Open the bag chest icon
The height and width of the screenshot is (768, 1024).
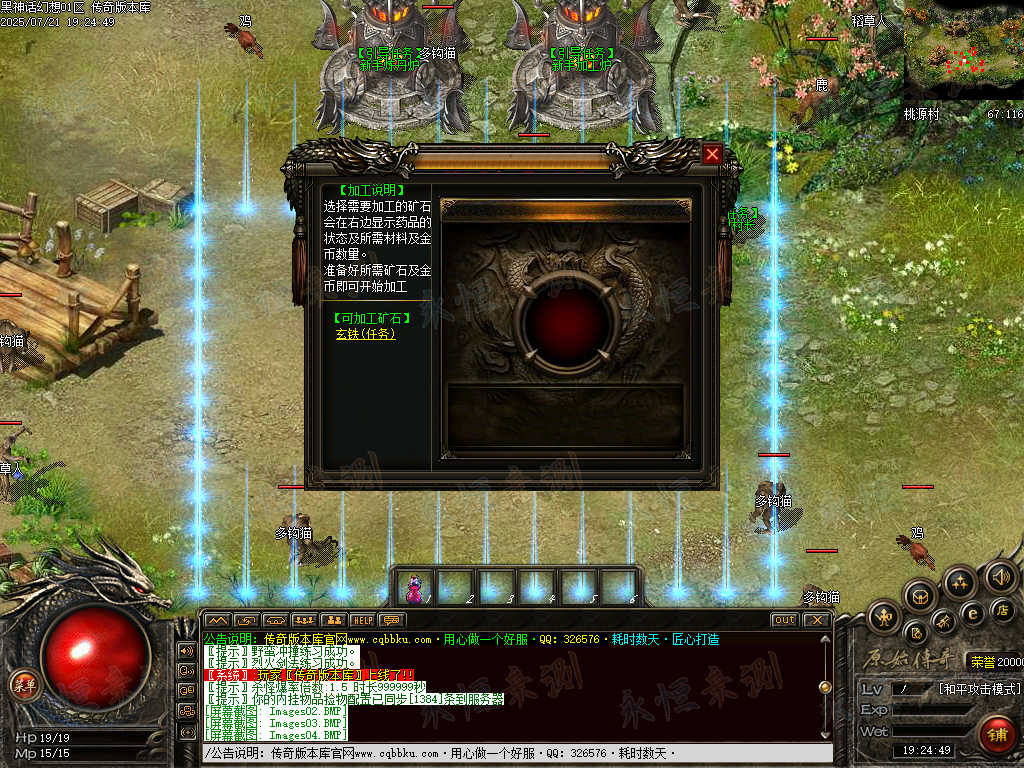click(919, 596)
